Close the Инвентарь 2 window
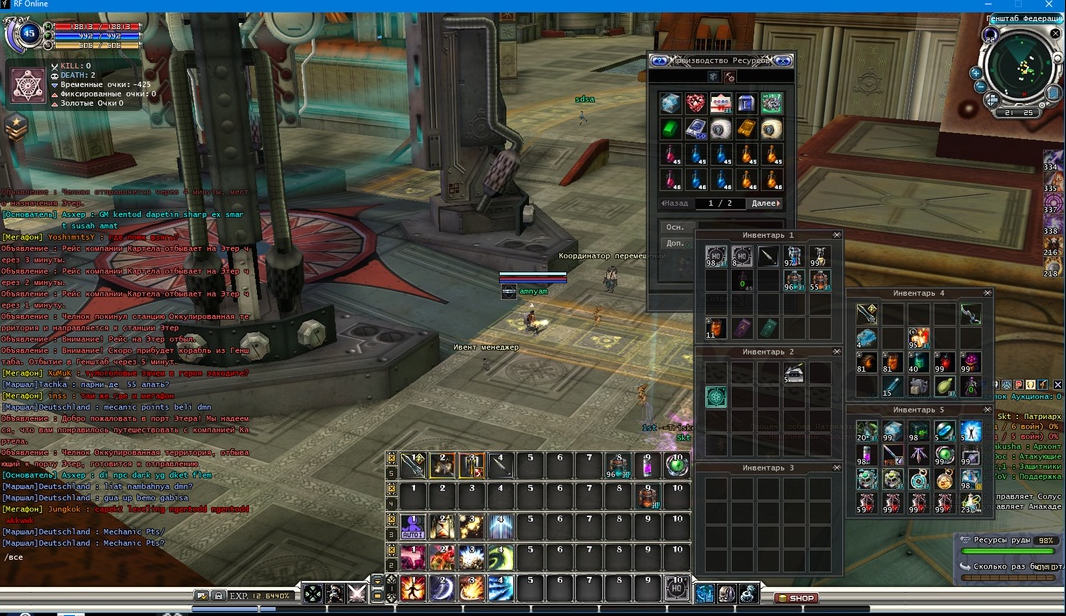 tap(838, 352)
